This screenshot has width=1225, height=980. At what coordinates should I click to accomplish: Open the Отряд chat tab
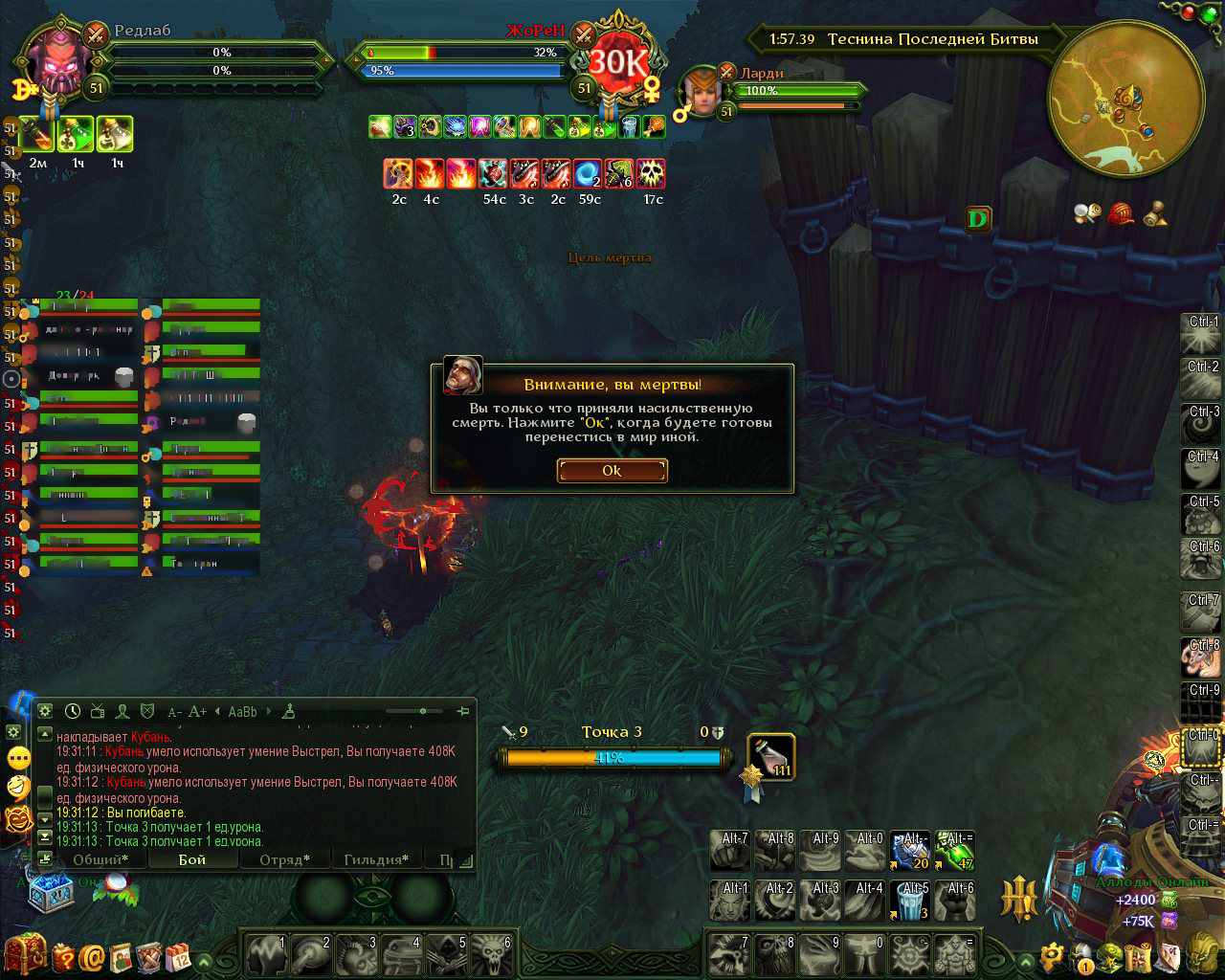(284, 859)
